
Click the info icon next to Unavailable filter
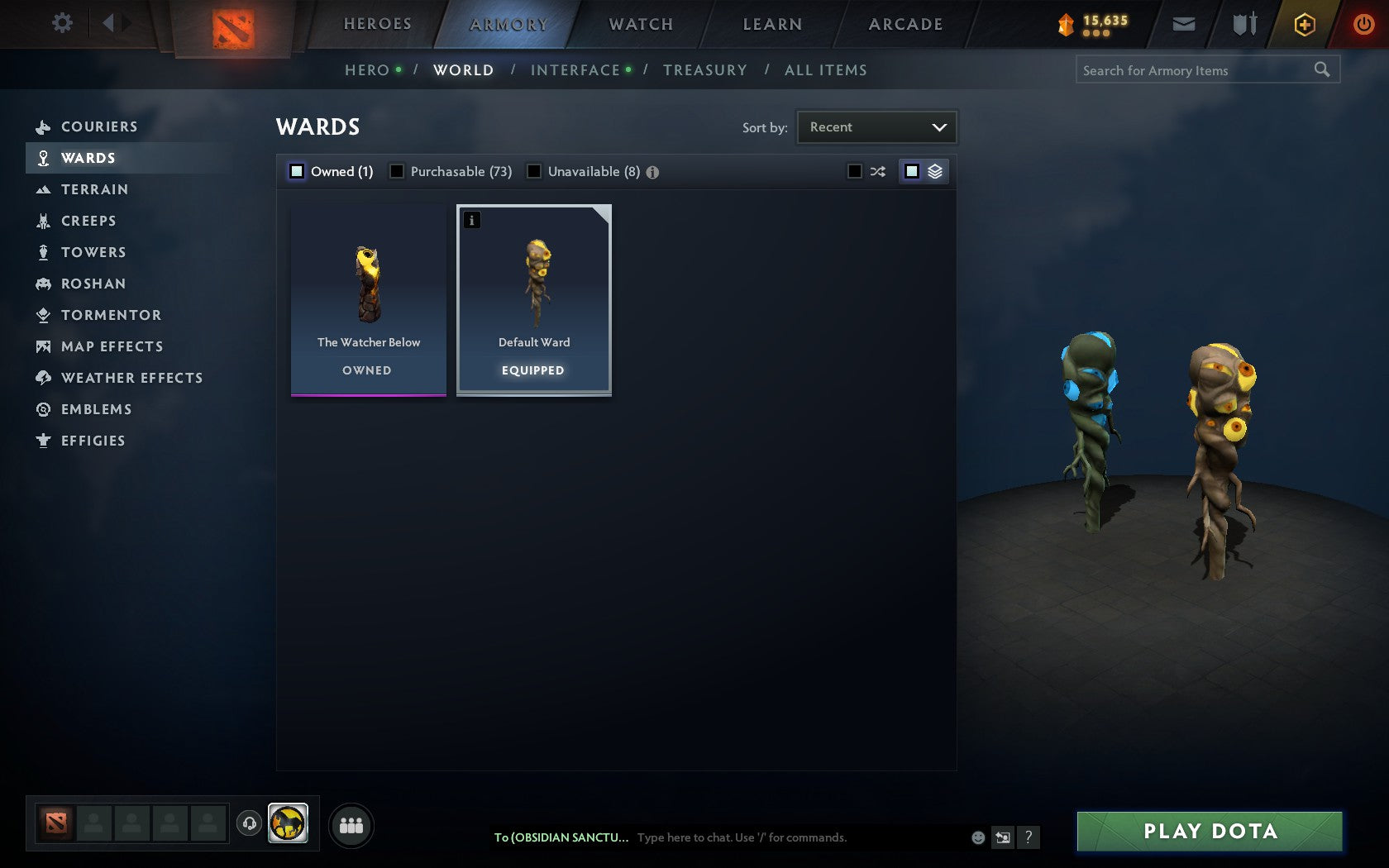tap(653, 172)
